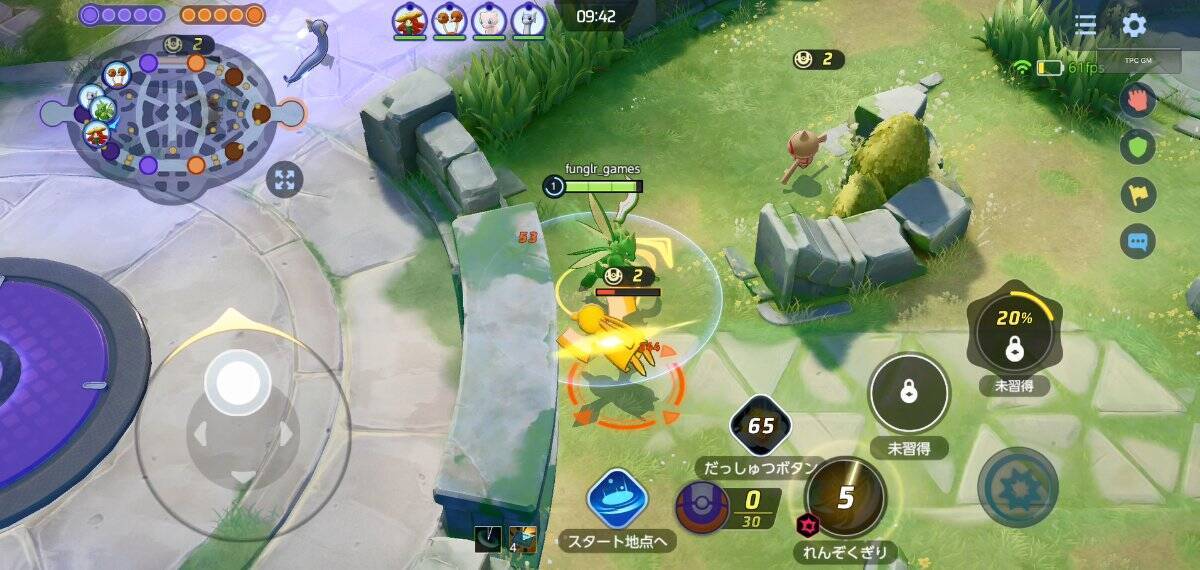Tap the basic attack button
The image size is (1200, 570).
pos(1017,487)
